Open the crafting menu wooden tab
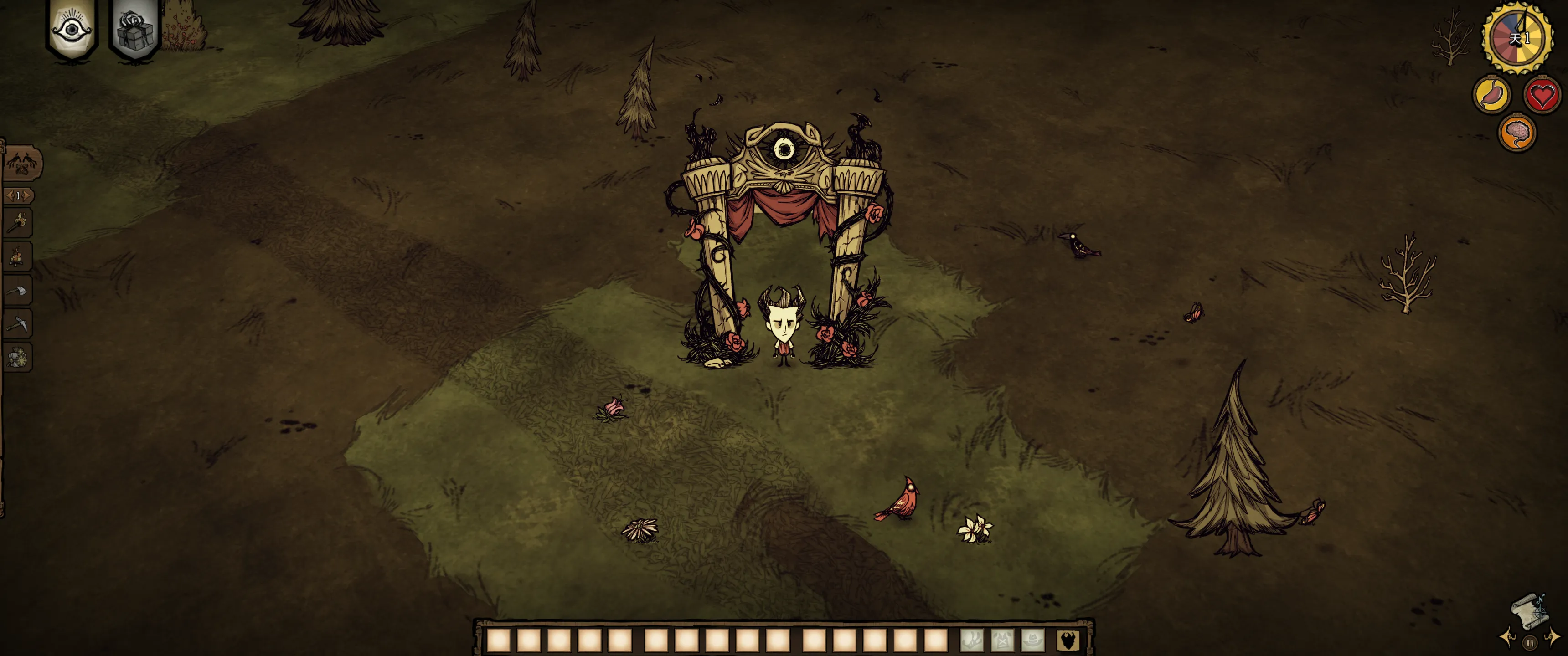This screenshot has height=656, width=1568. (x=22, y=163)
